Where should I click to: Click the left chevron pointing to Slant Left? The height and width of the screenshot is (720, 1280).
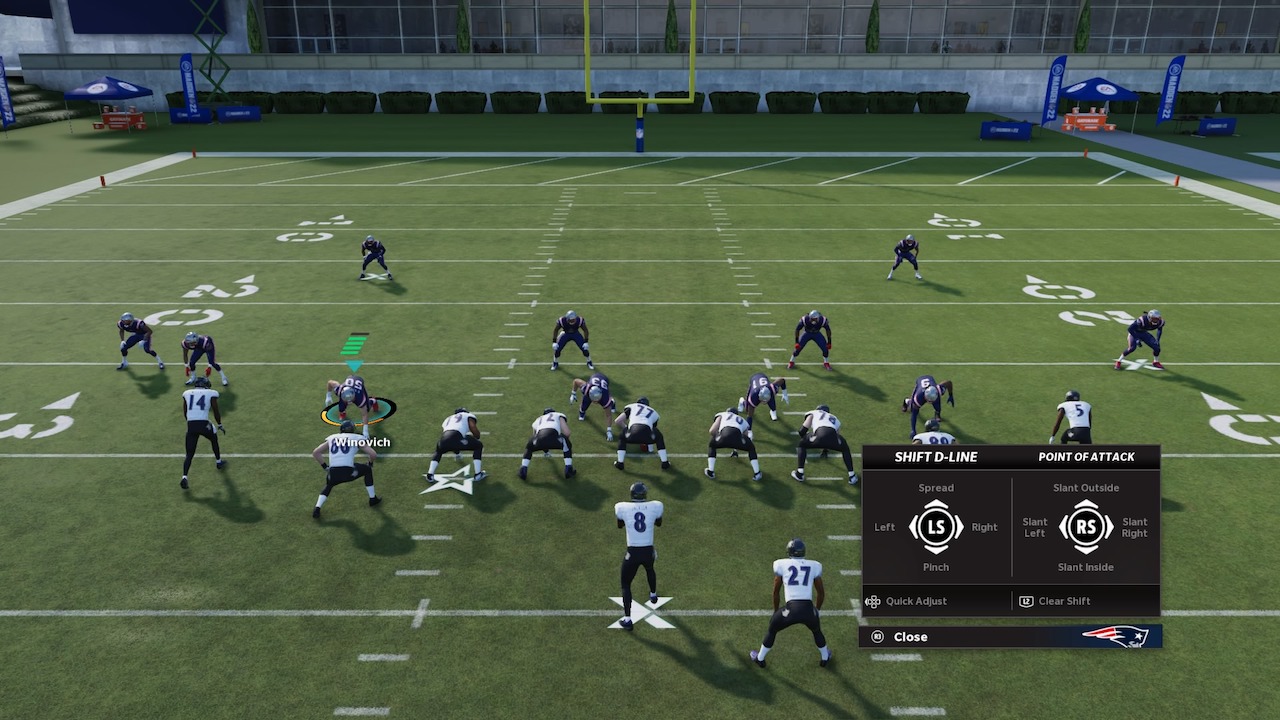point(1062,527)
